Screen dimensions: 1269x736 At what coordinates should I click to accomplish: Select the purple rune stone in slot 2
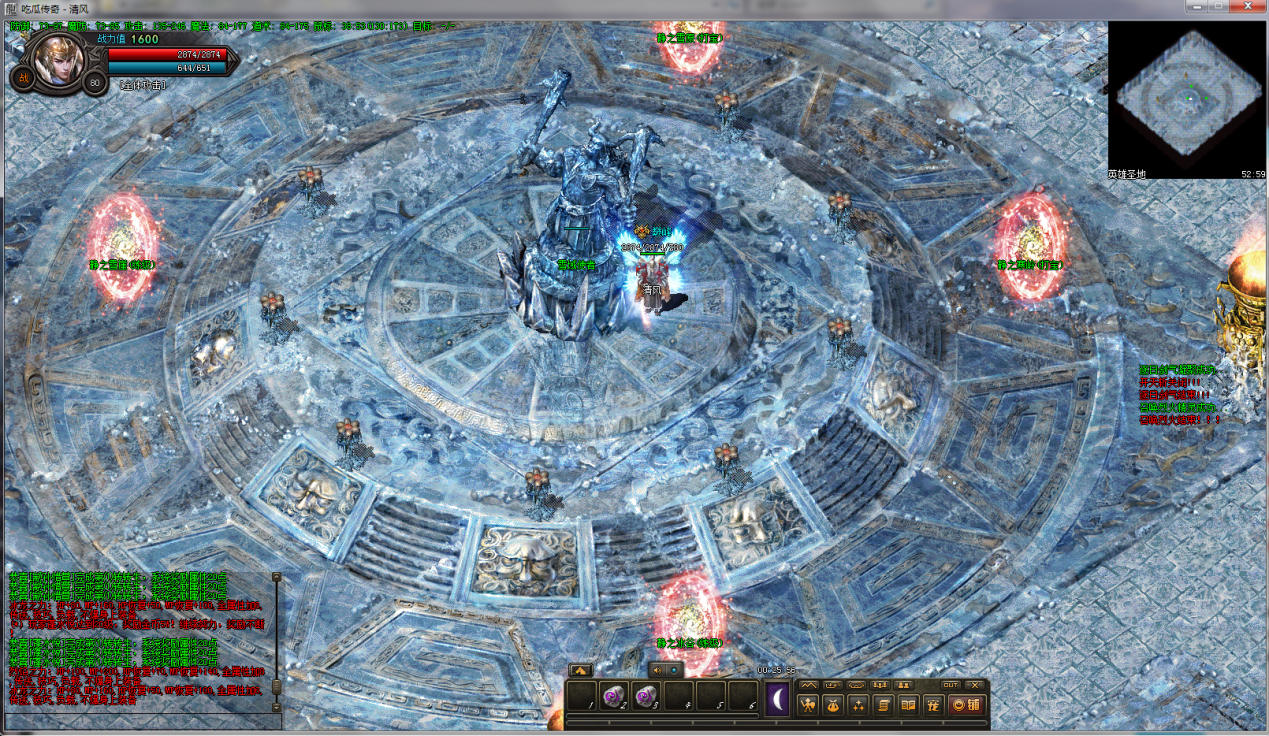click(x=613, y=696)
